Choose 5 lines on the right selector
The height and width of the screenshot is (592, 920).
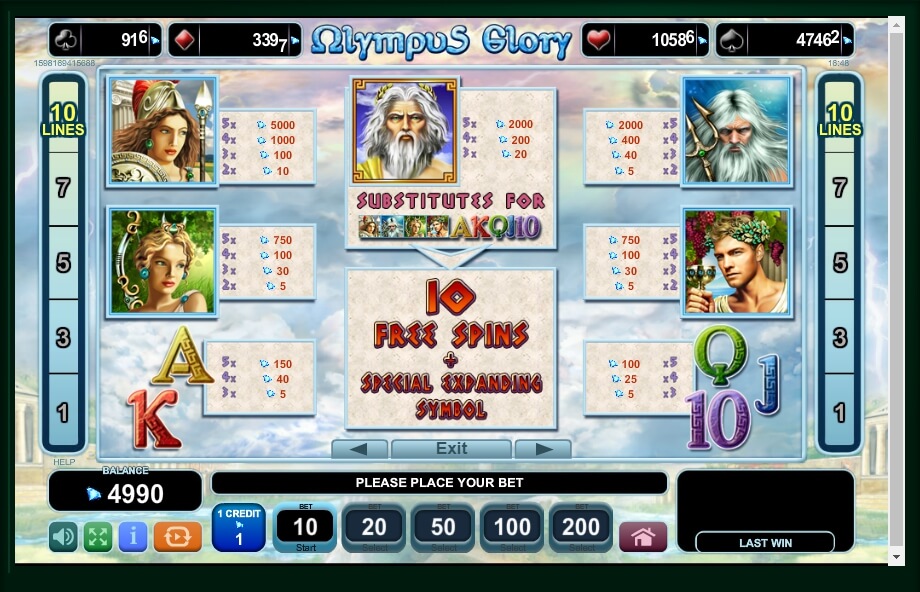click(840, 262)
